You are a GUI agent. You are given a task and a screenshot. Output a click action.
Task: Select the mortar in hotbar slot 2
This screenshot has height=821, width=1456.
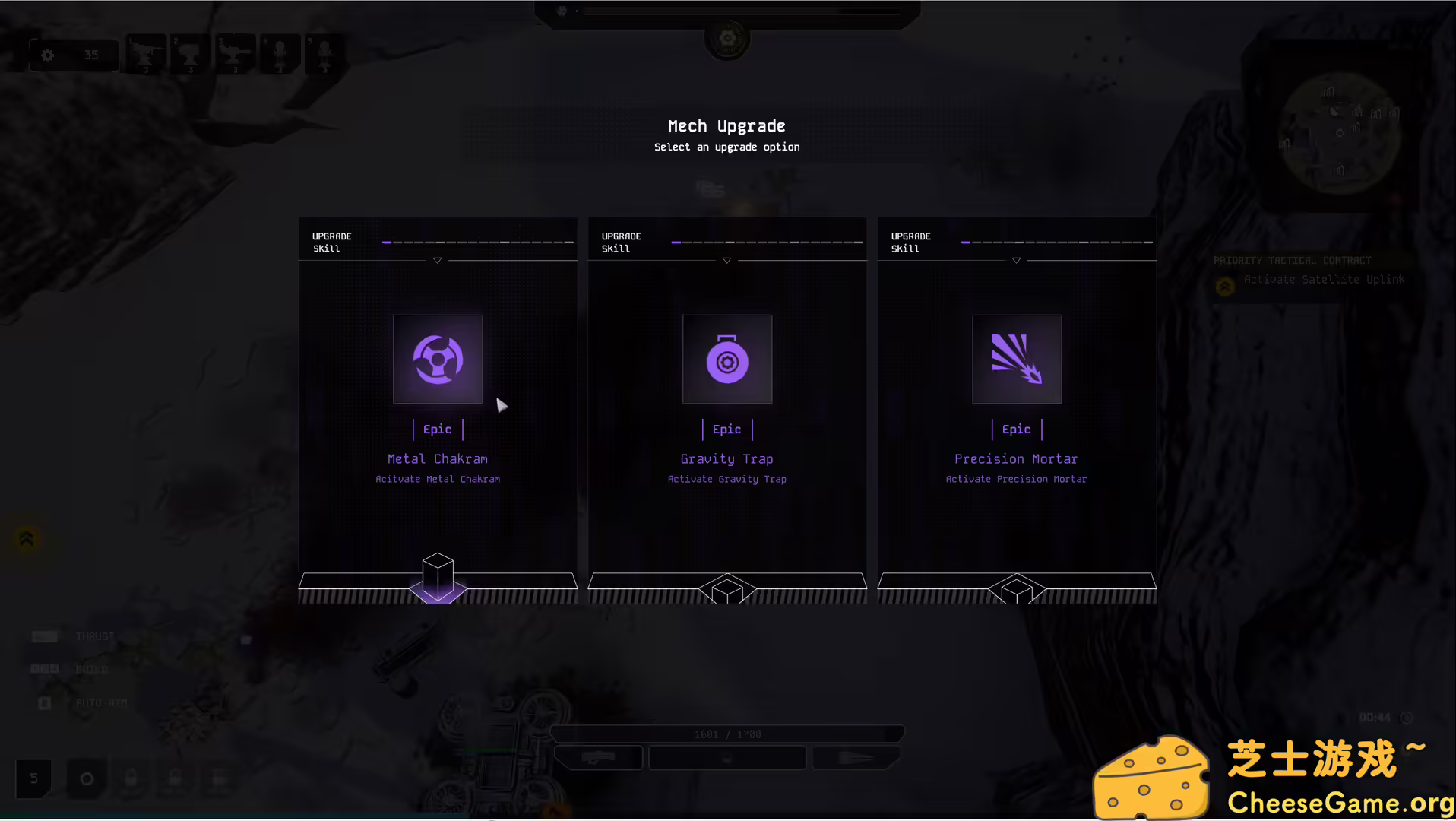tap(189, 53)
